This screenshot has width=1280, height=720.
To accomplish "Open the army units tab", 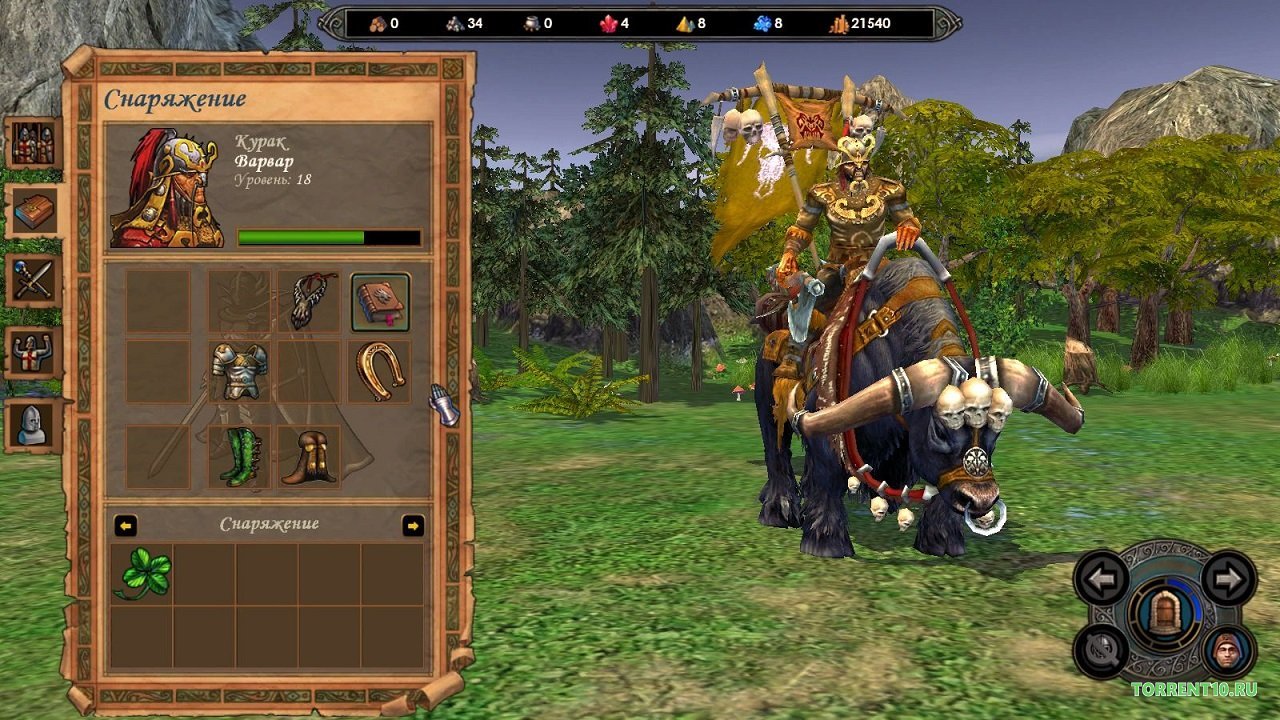I will [33, 143].
